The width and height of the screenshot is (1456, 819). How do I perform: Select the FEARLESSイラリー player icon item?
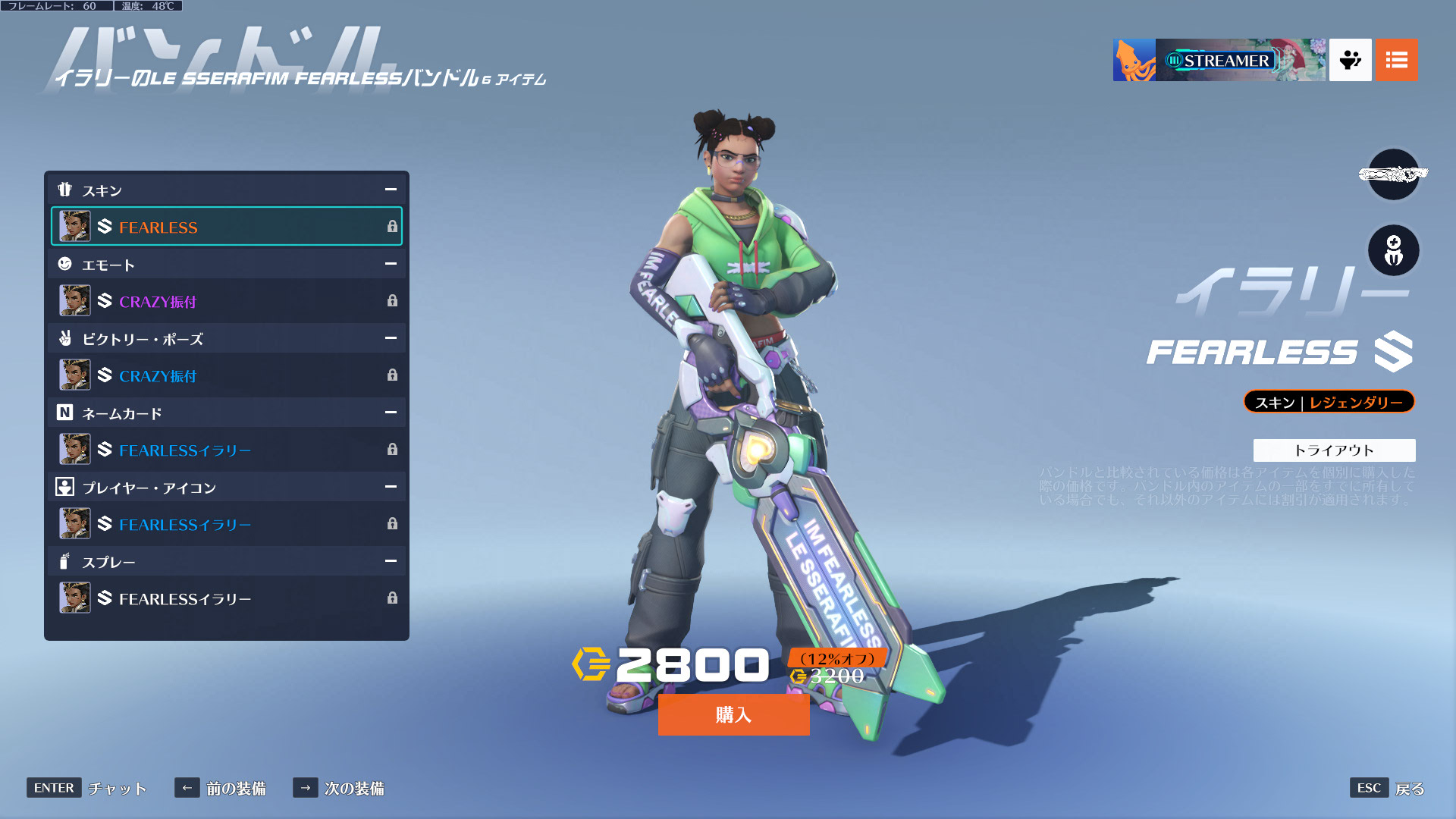(226, 524)
